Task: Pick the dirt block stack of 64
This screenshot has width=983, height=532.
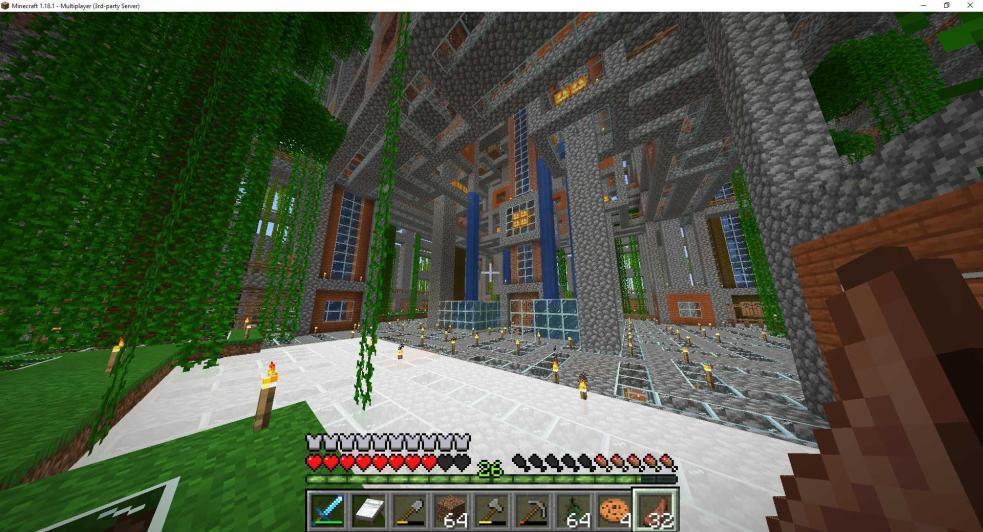Action: [450, 511]
